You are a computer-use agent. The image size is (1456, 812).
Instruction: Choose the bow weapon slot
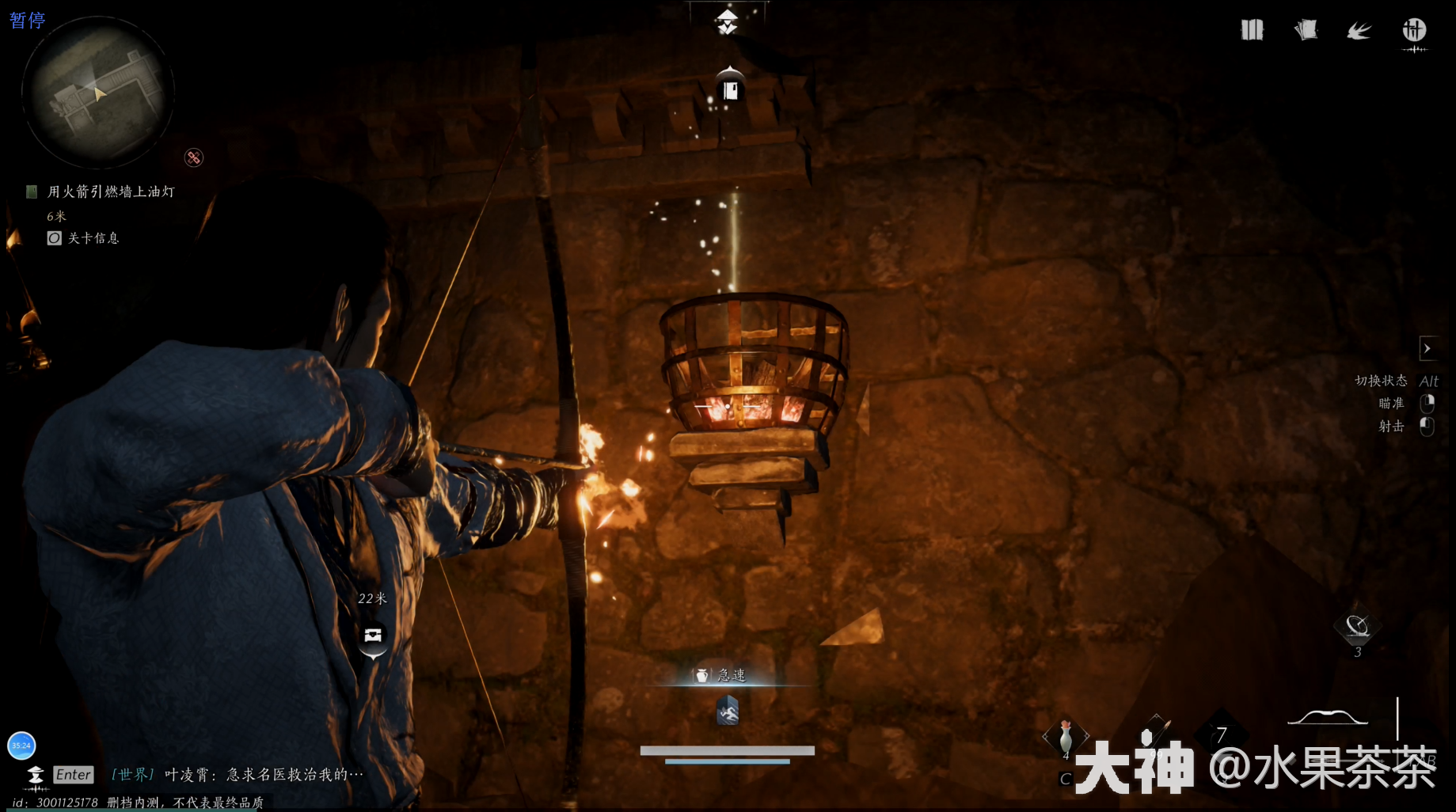pyautogui.click(x=1328, y=719)
